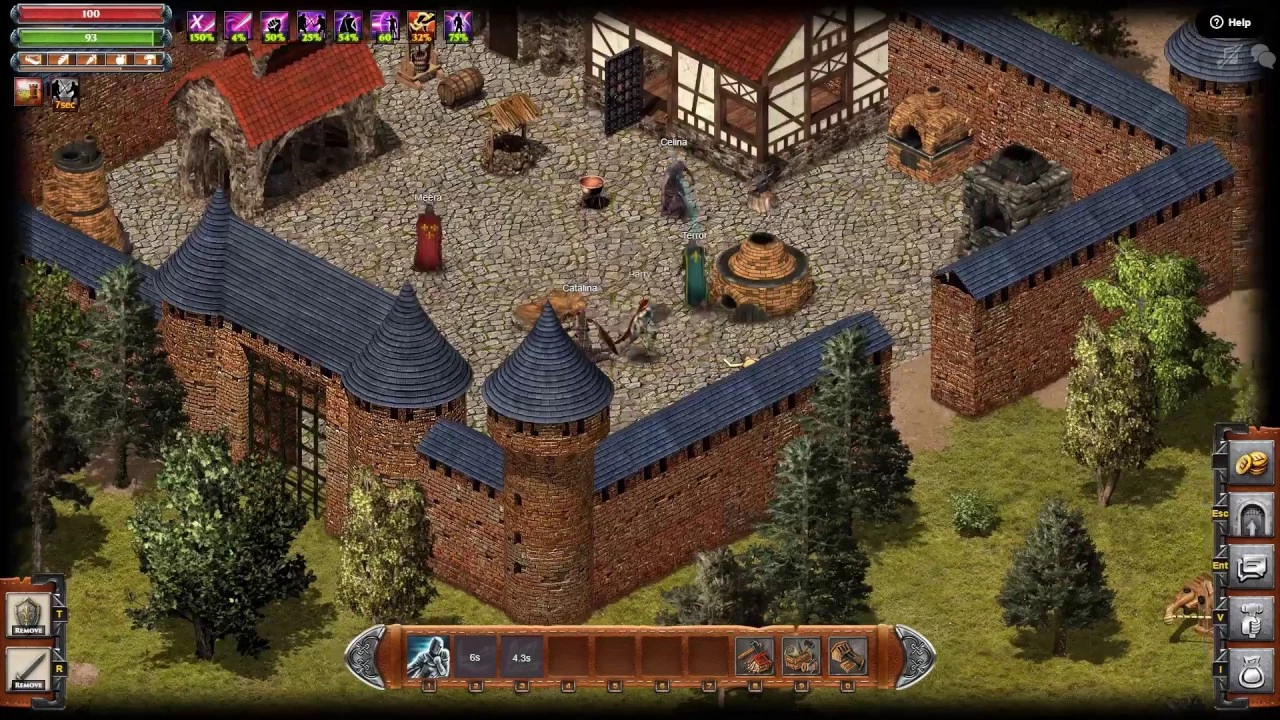The width and height of the screenshot is (1280, 720).
Task: Select the hammer and woodpile build icon
Action: coord(755,656)
